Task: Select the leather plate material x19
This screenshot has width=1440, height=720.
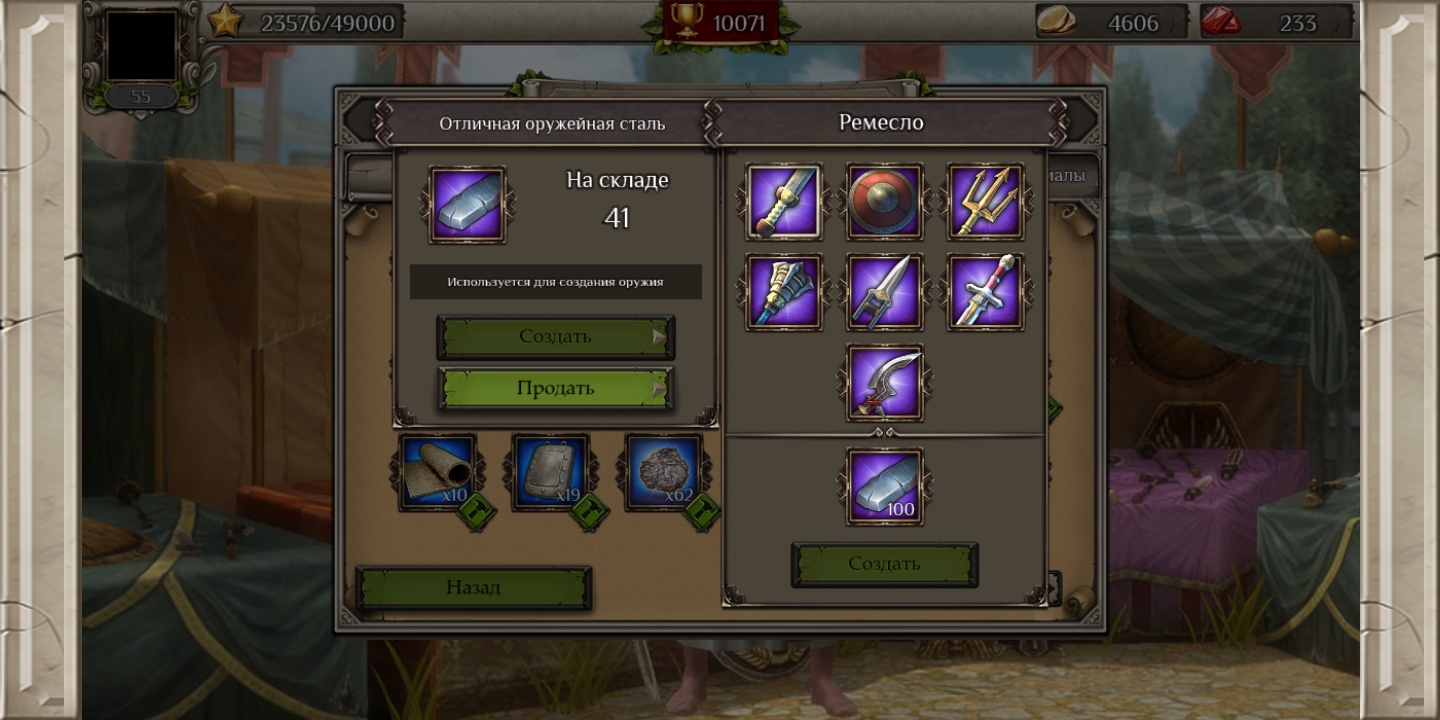Action: click(551, 472)
